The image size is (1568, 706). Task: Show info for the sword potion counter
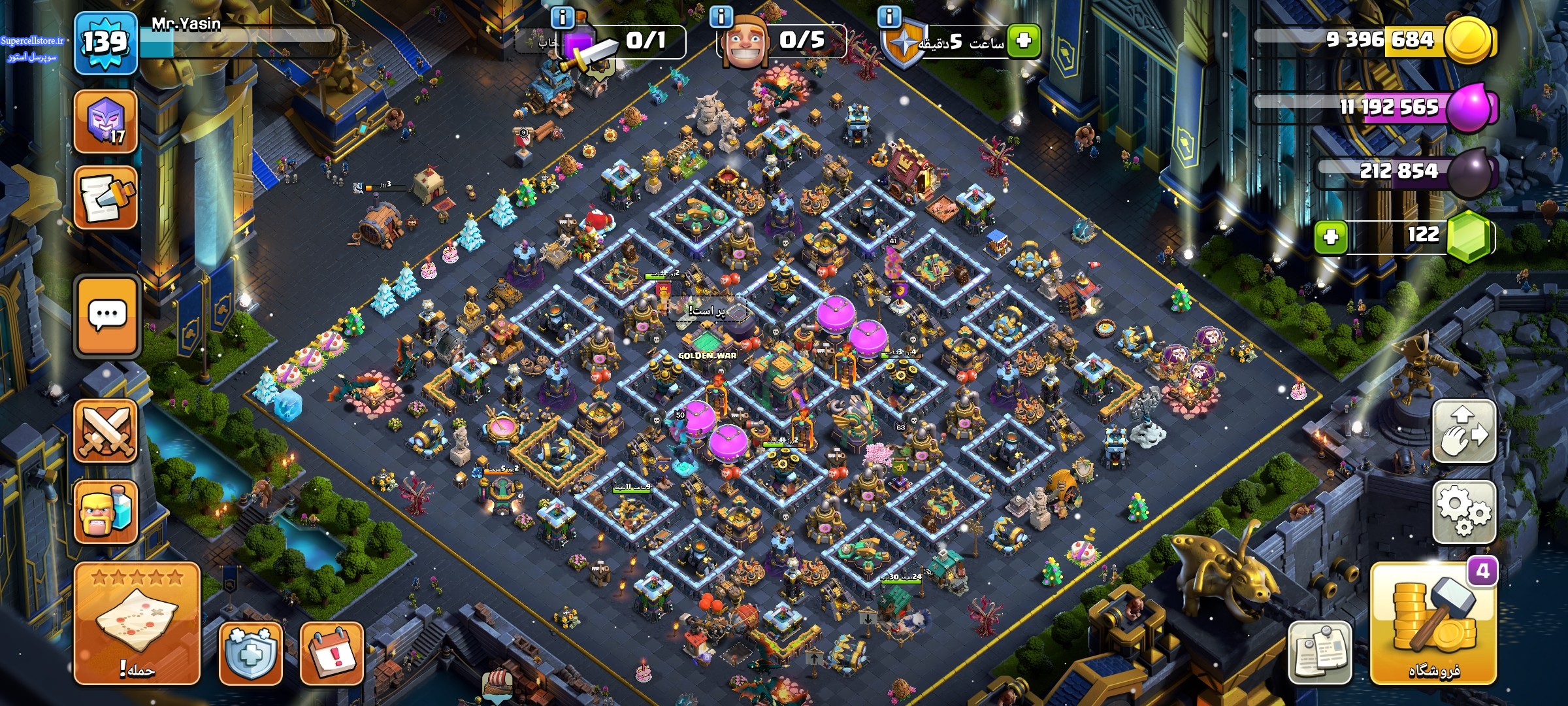[x=562, y=16]
